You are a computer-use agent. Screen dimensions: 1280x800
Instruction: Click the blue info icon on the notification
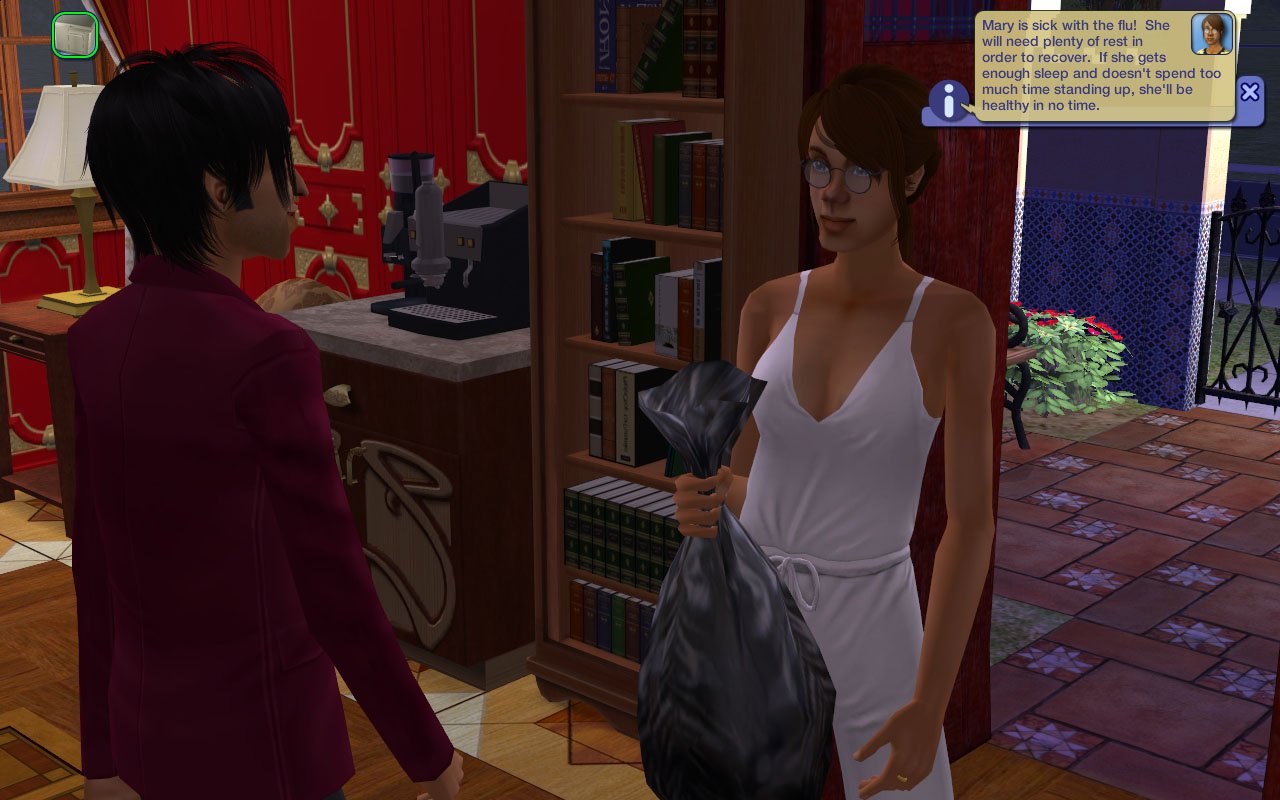coord(949,101)
